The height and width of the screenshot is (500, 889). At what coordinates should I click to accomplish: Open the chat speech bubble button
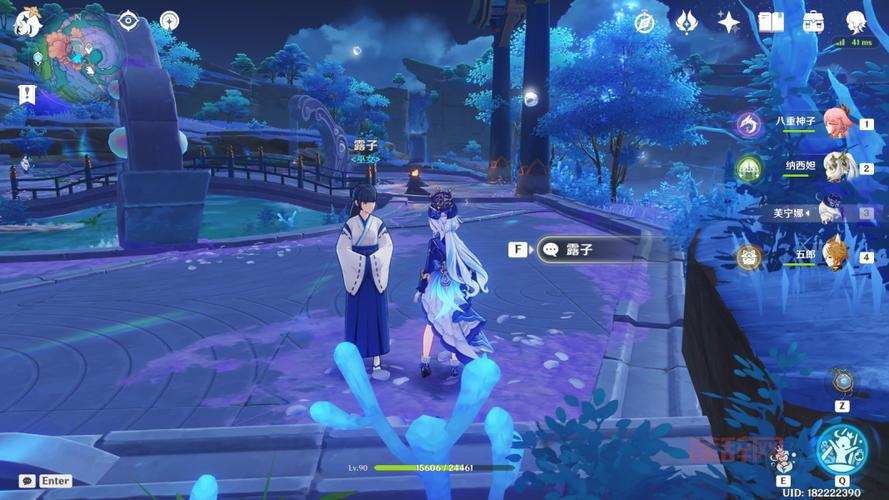[x=26, y=481]
